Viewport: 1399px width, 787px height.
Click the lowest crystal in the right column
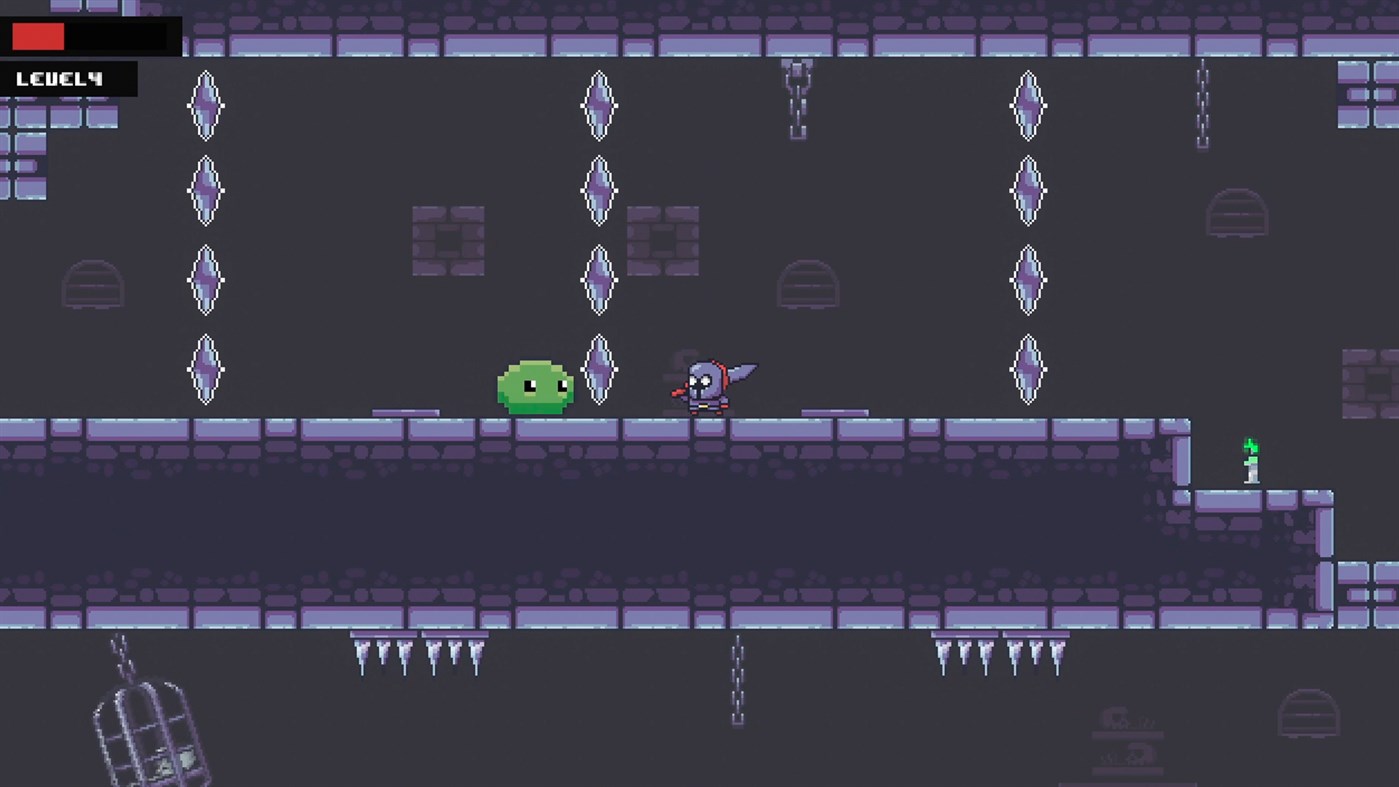point(1028,371)
